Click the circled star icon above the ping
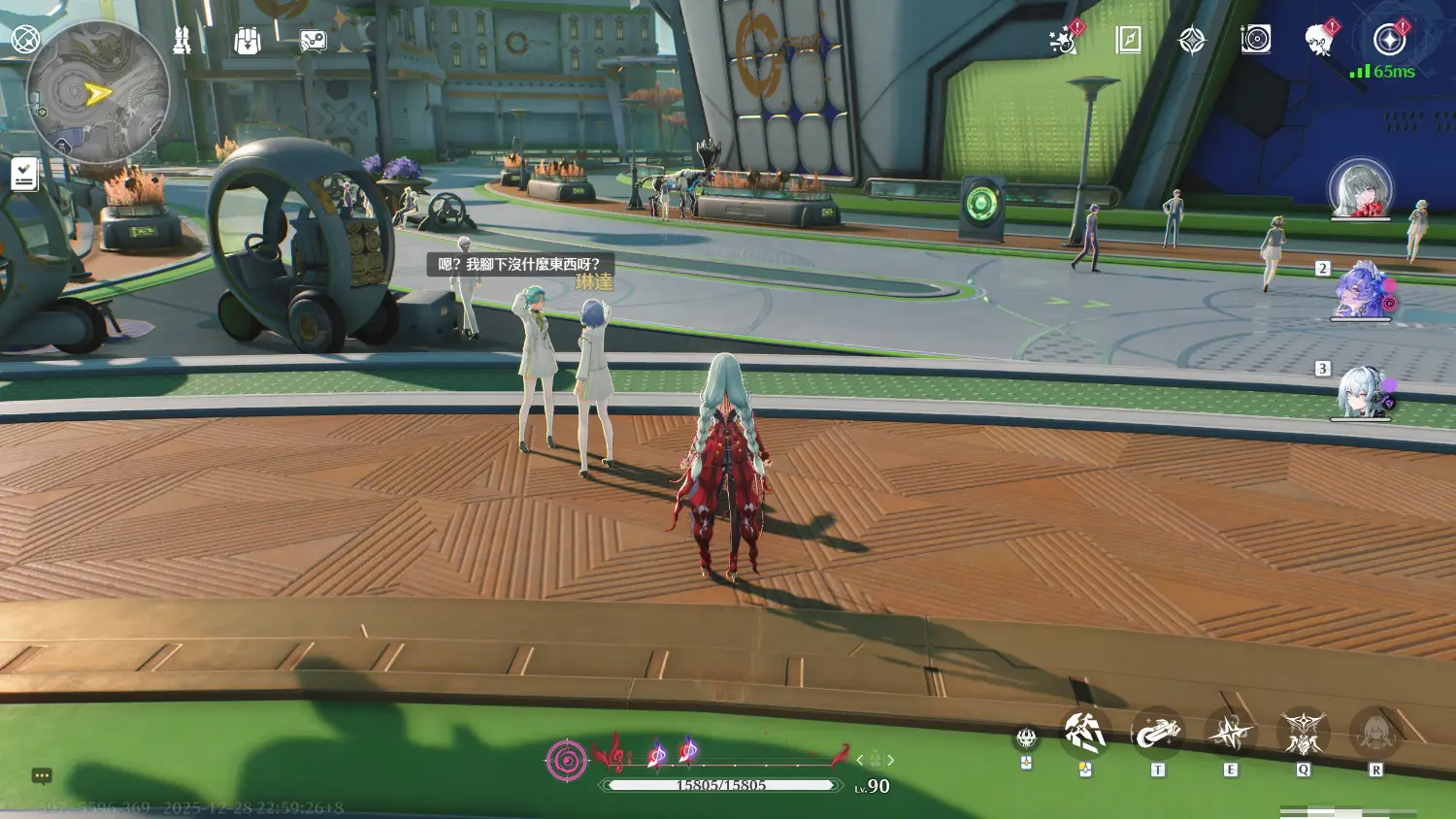Viewport: 1456px width, 819px height. [1389, 40]
